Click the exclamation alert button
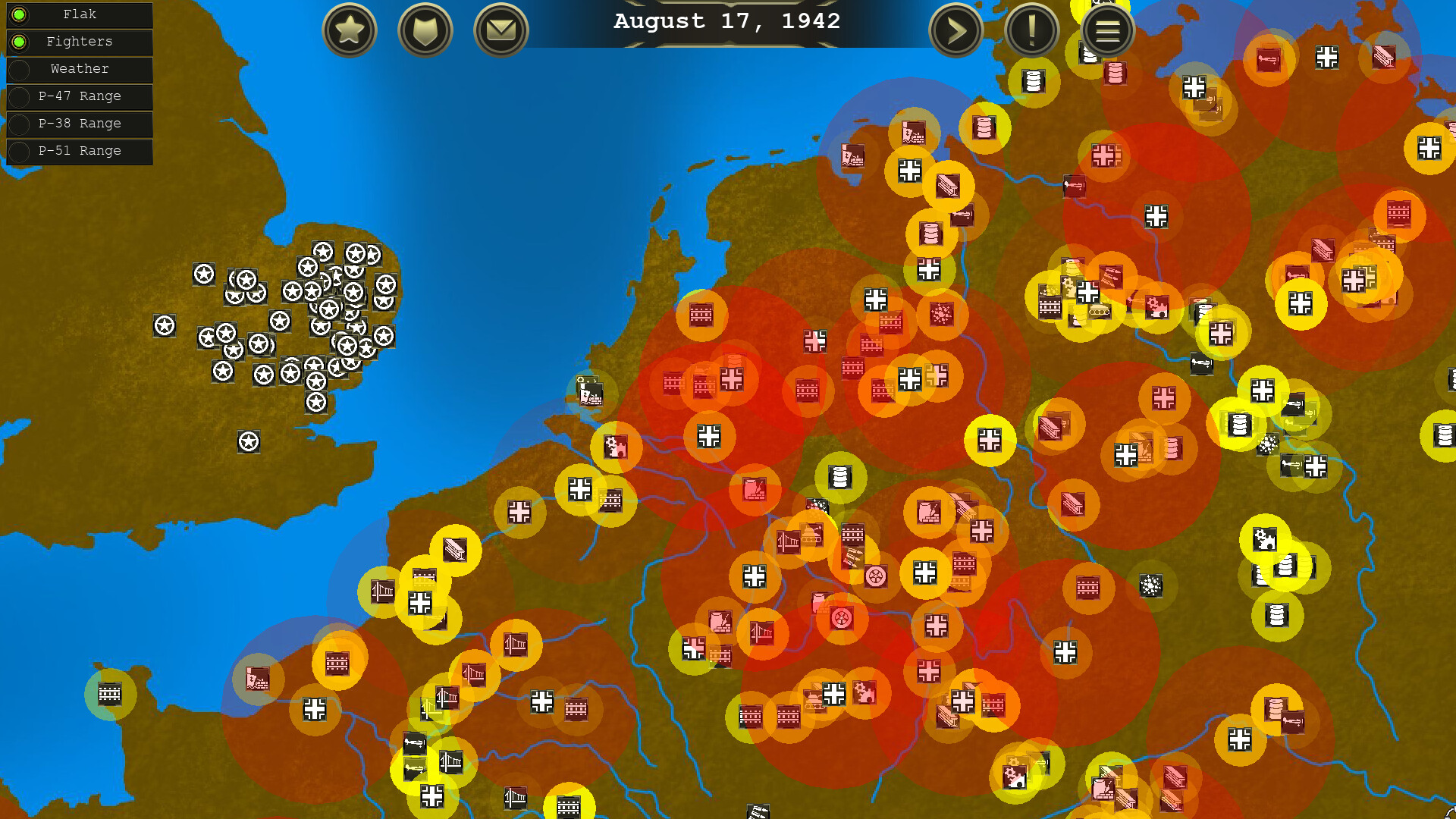 [1031, 30]
